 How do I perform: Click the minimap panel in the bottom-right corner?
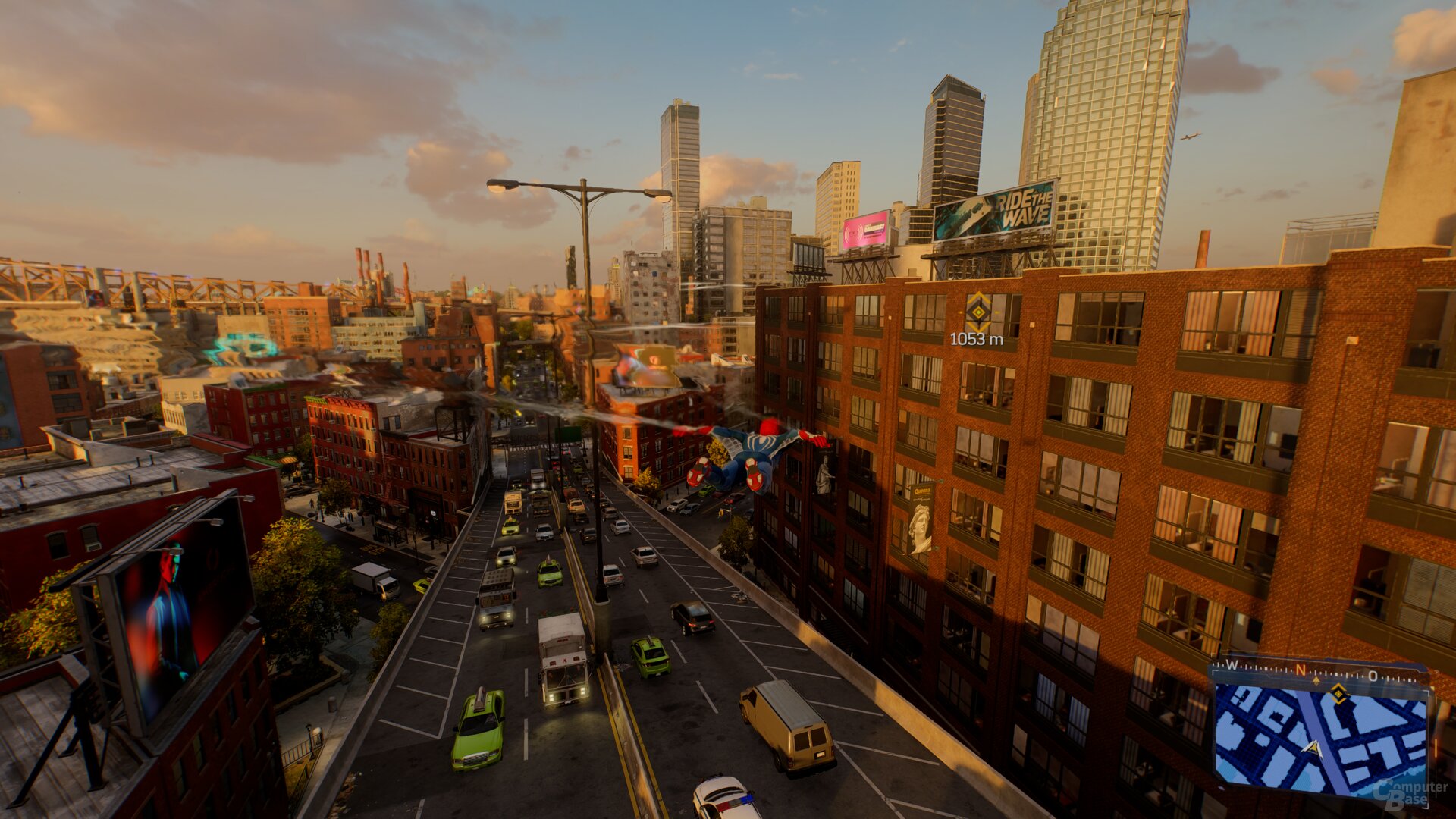pyautogui.click(x=1322, y=737)
